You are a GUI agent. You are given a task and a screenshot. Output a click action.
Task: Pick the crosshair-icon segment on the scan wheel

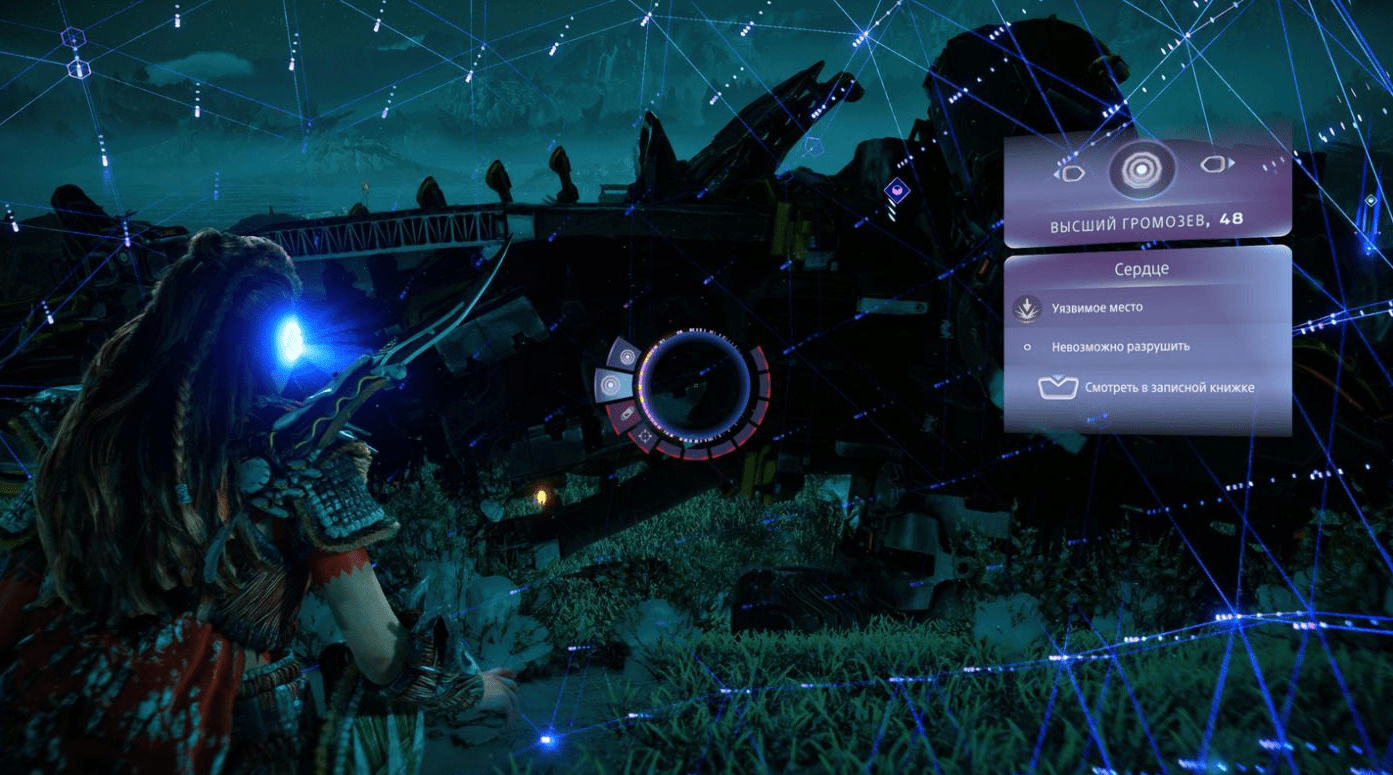click(x=646, y=435)
